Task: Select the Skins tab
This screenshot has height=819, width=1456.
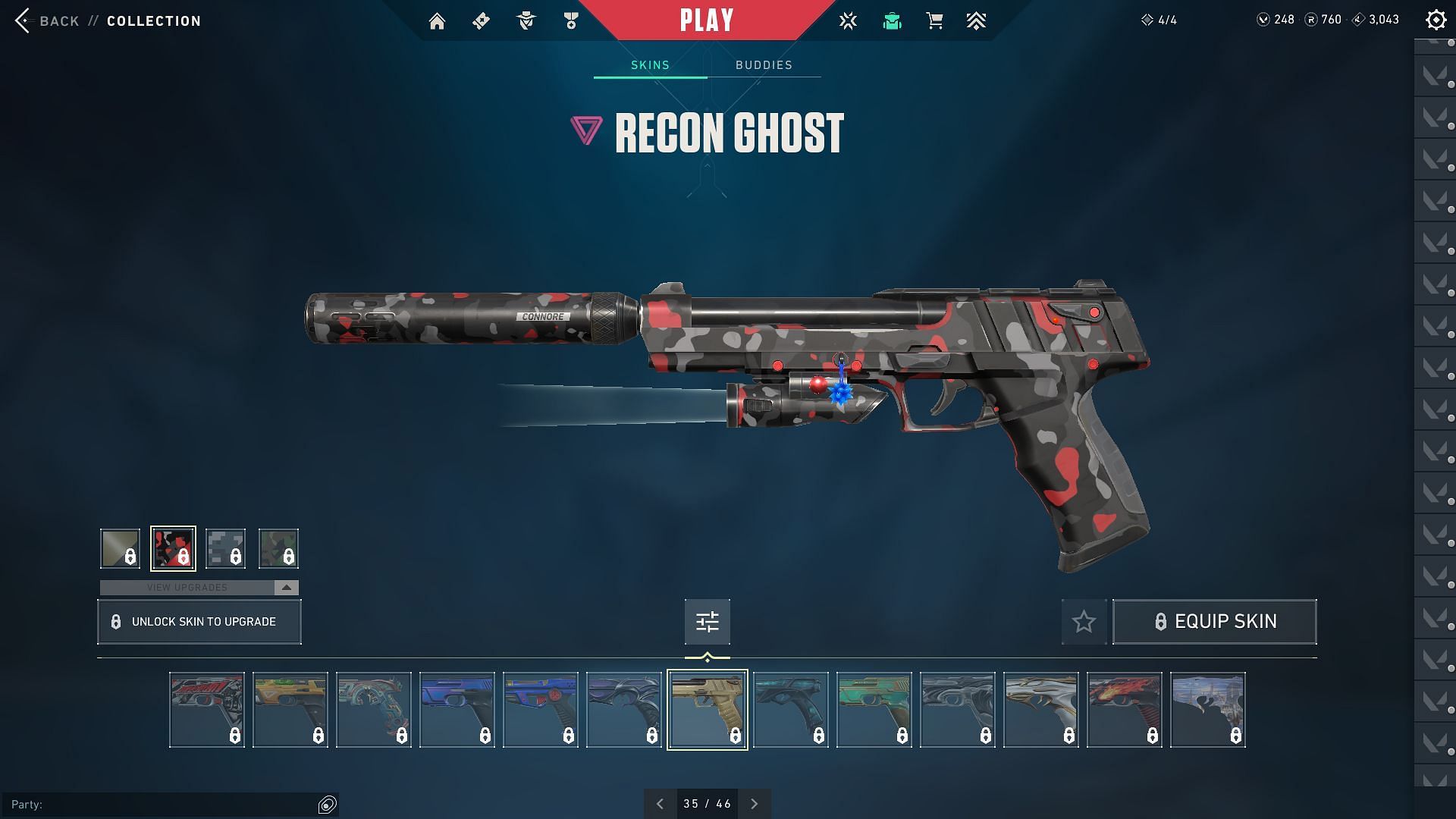Action: point(650,65)
